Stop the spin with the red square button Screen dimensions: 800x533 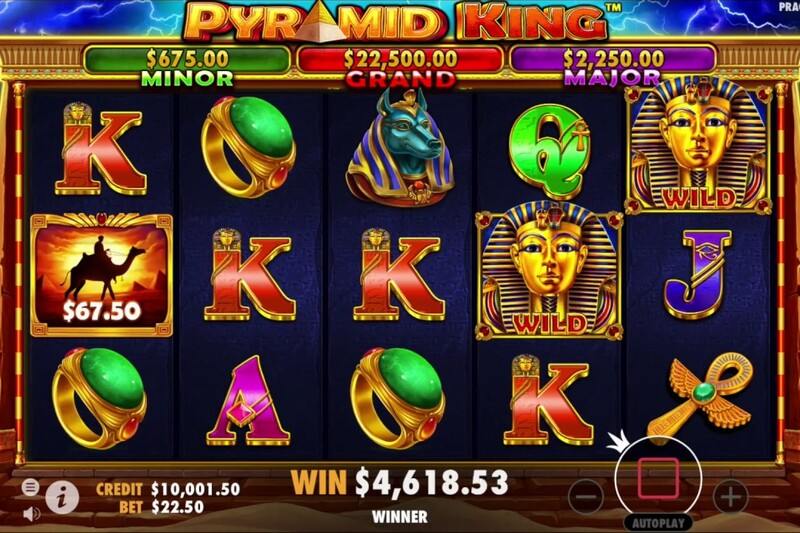(x=659, y=476)
